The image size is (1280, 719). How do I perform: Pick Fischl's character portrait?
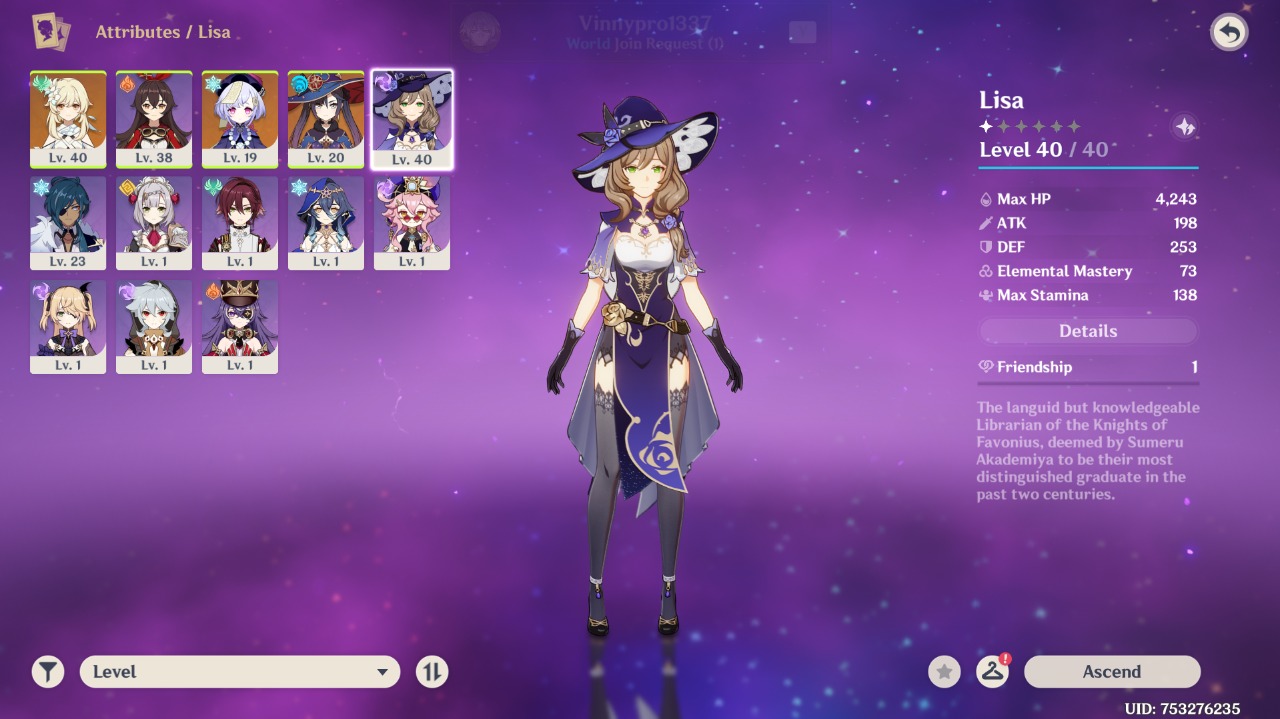68,326
